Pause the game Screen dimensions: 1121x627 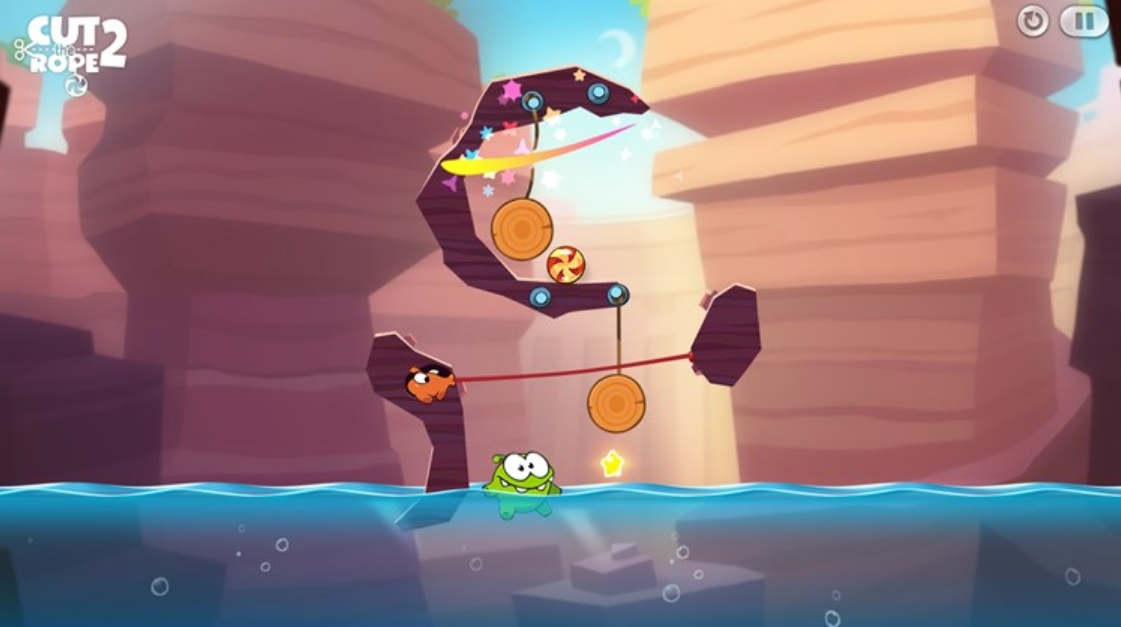pyautogui.click(x=1083, y=21)
